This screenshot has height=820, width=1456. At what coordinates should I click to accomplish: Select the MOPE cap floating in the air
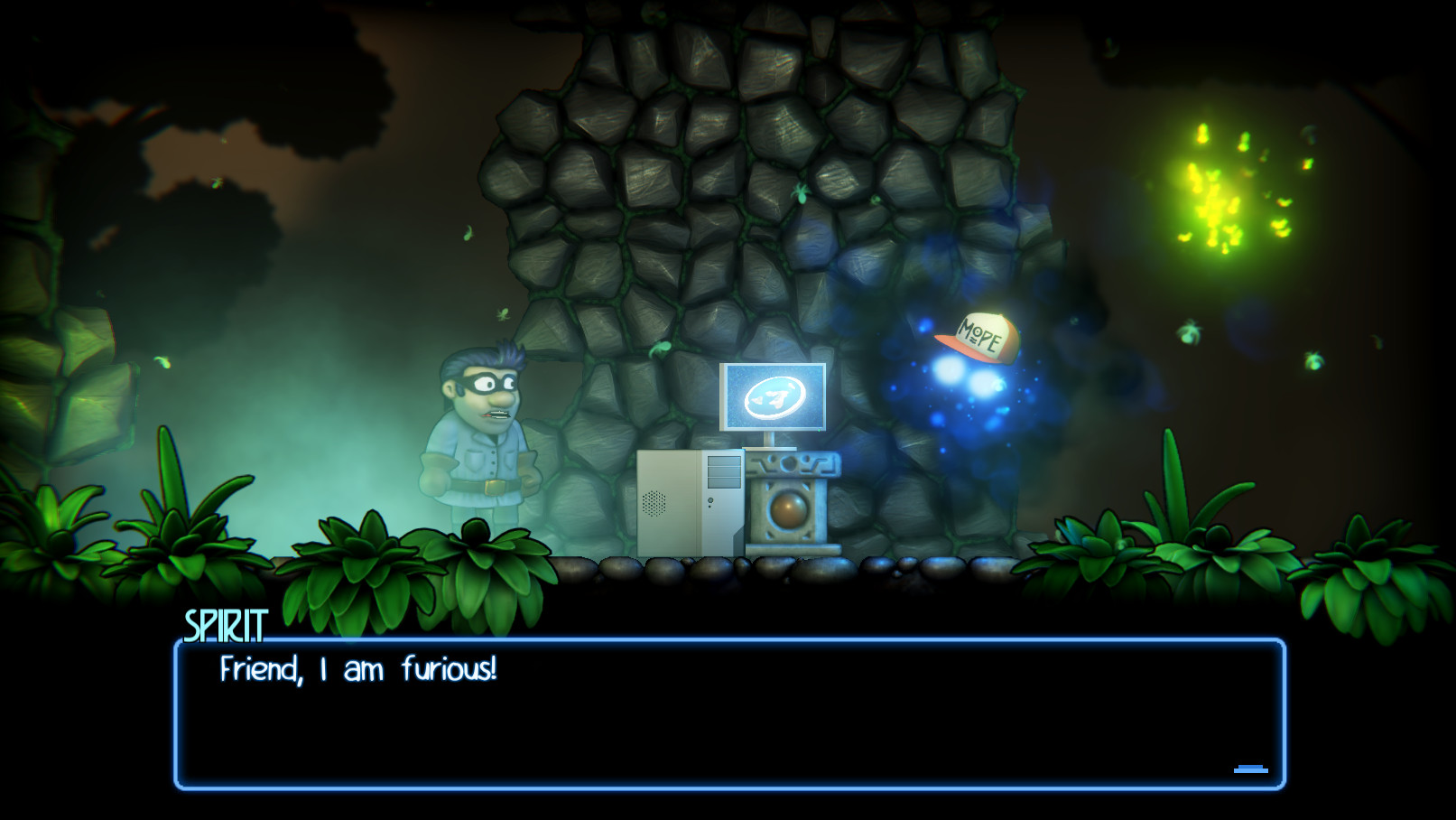point(979,336)
